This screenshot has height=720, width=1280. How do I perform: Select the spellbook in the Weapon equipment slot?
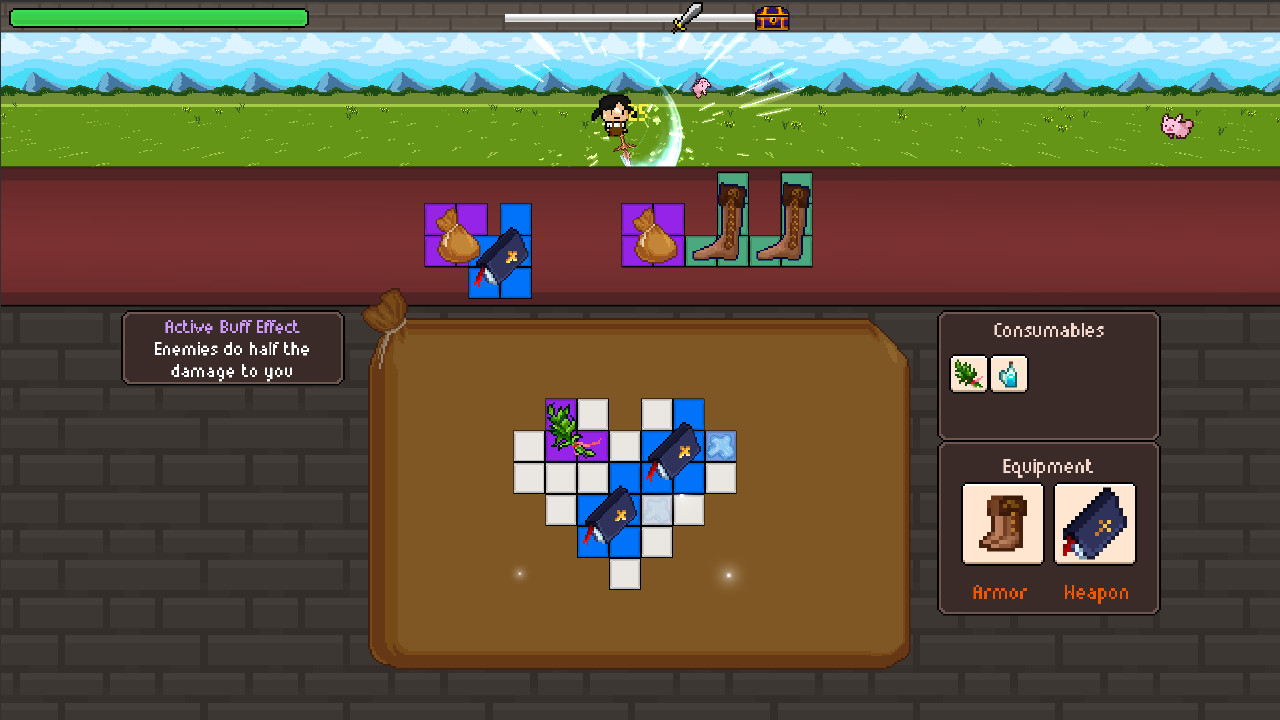coord(1094,523)
